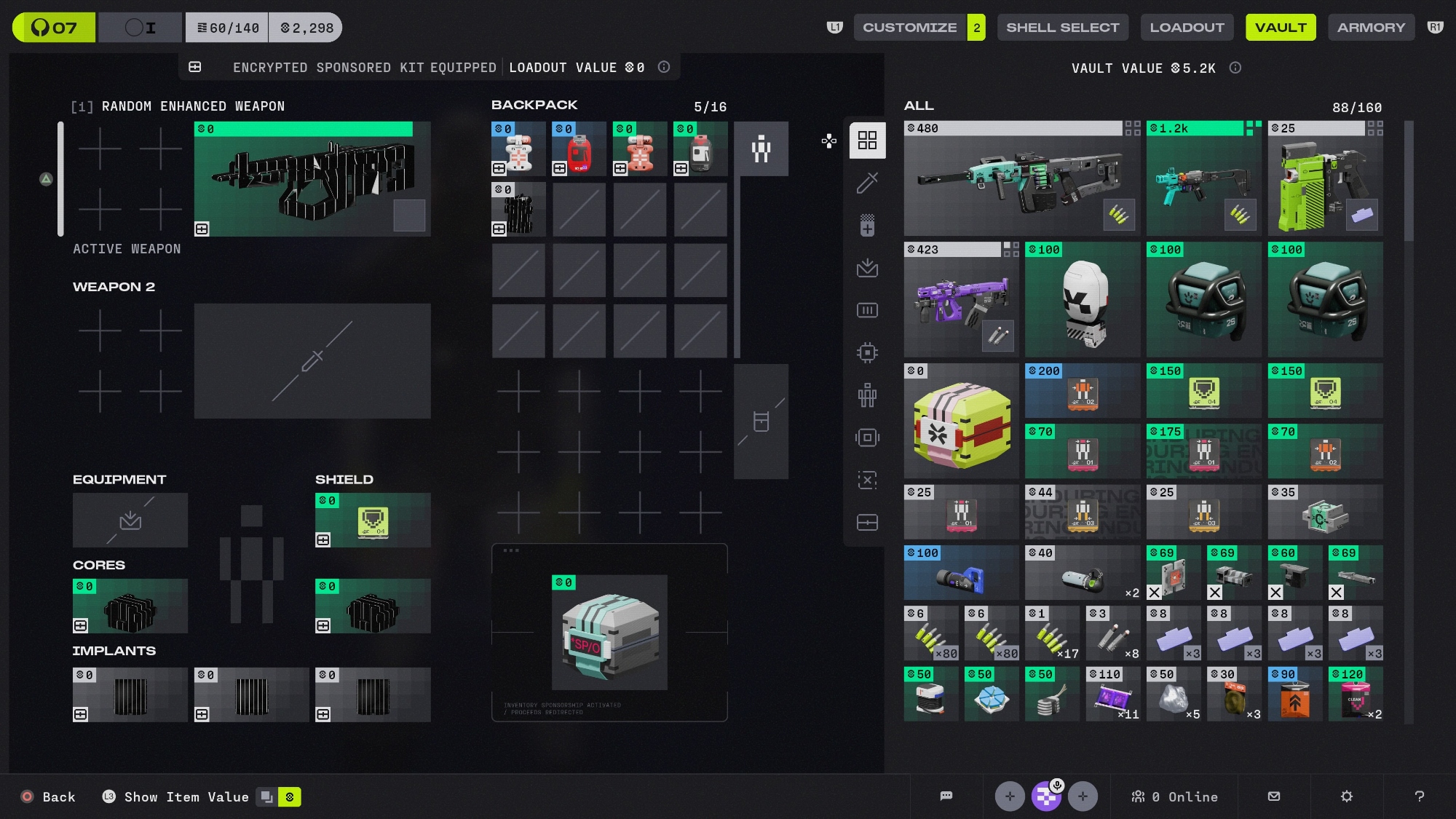Filter vault by weapons icon
1456x819 pixels.
click(867, 183)
